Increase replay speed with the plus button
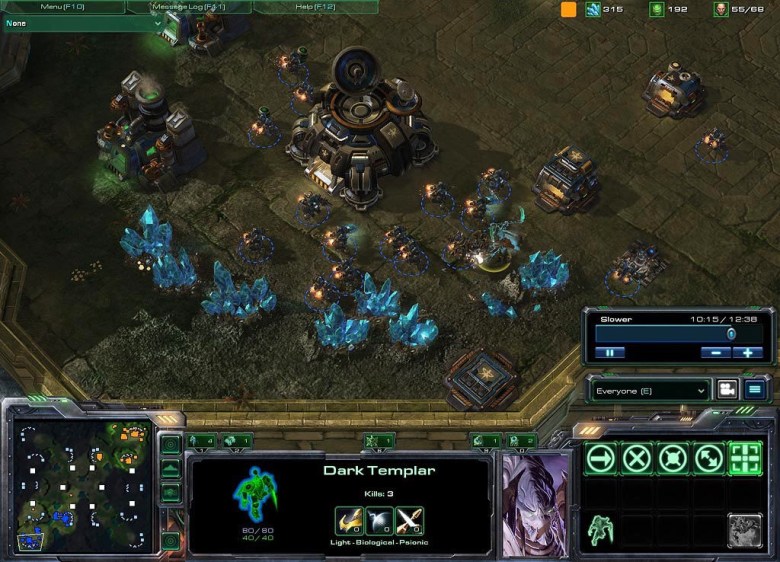This screenshot has height=562, width=780. click(x=747, y=352)
